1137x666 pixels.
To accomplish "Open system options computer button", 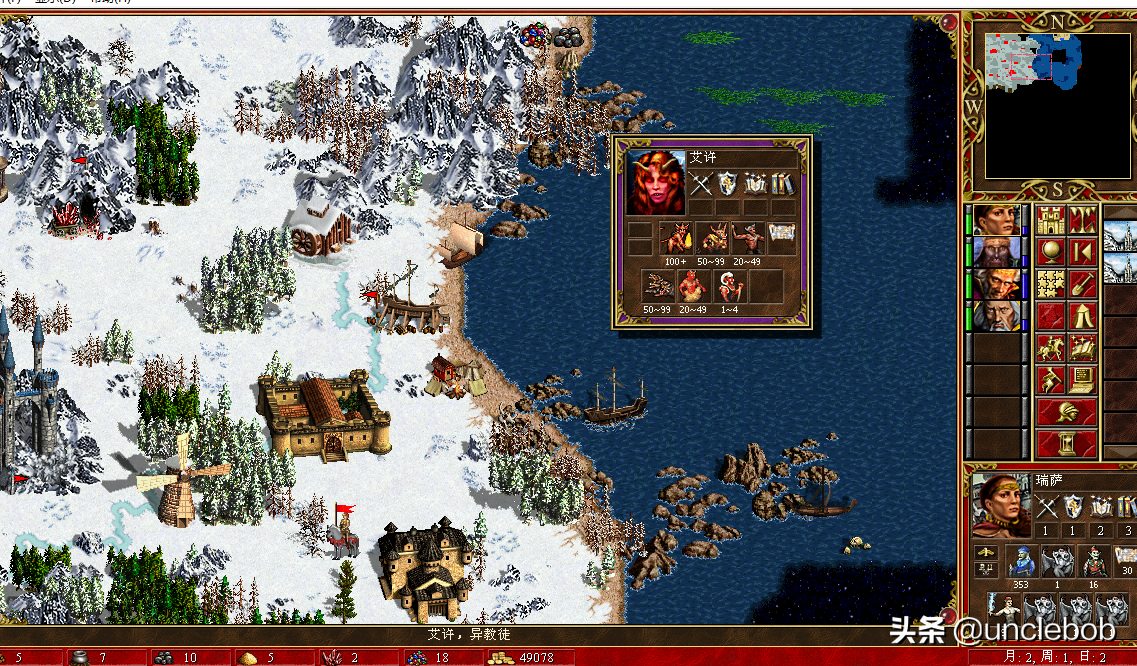I will tap(1083, 380).
